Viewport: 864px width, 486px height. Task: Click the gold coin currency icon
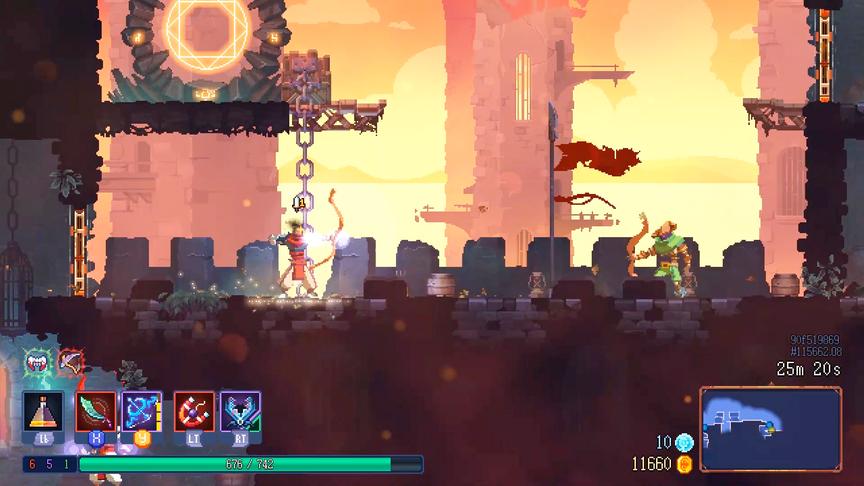tap(685, 464)
